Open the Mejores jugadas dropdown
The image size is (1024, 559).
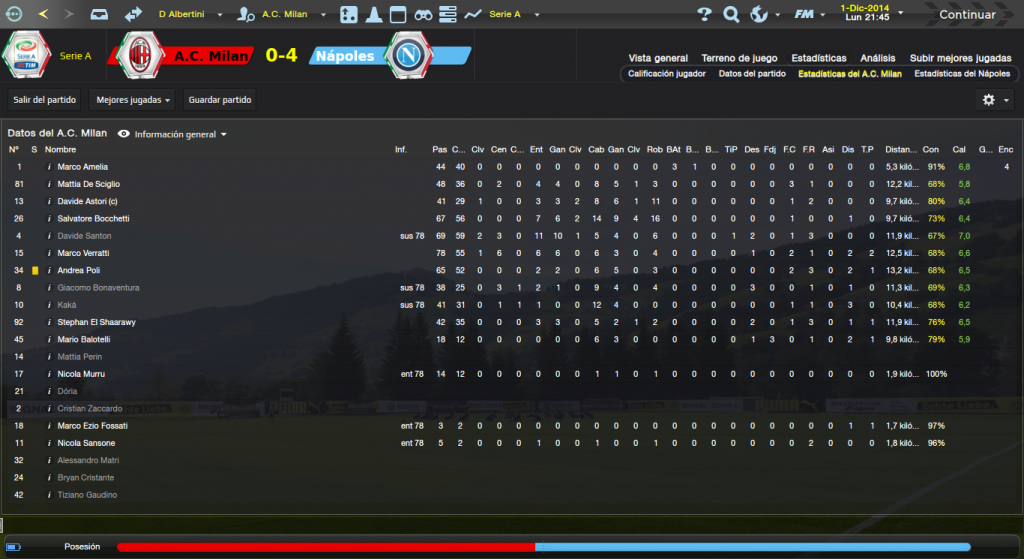[x=132, y=100]
